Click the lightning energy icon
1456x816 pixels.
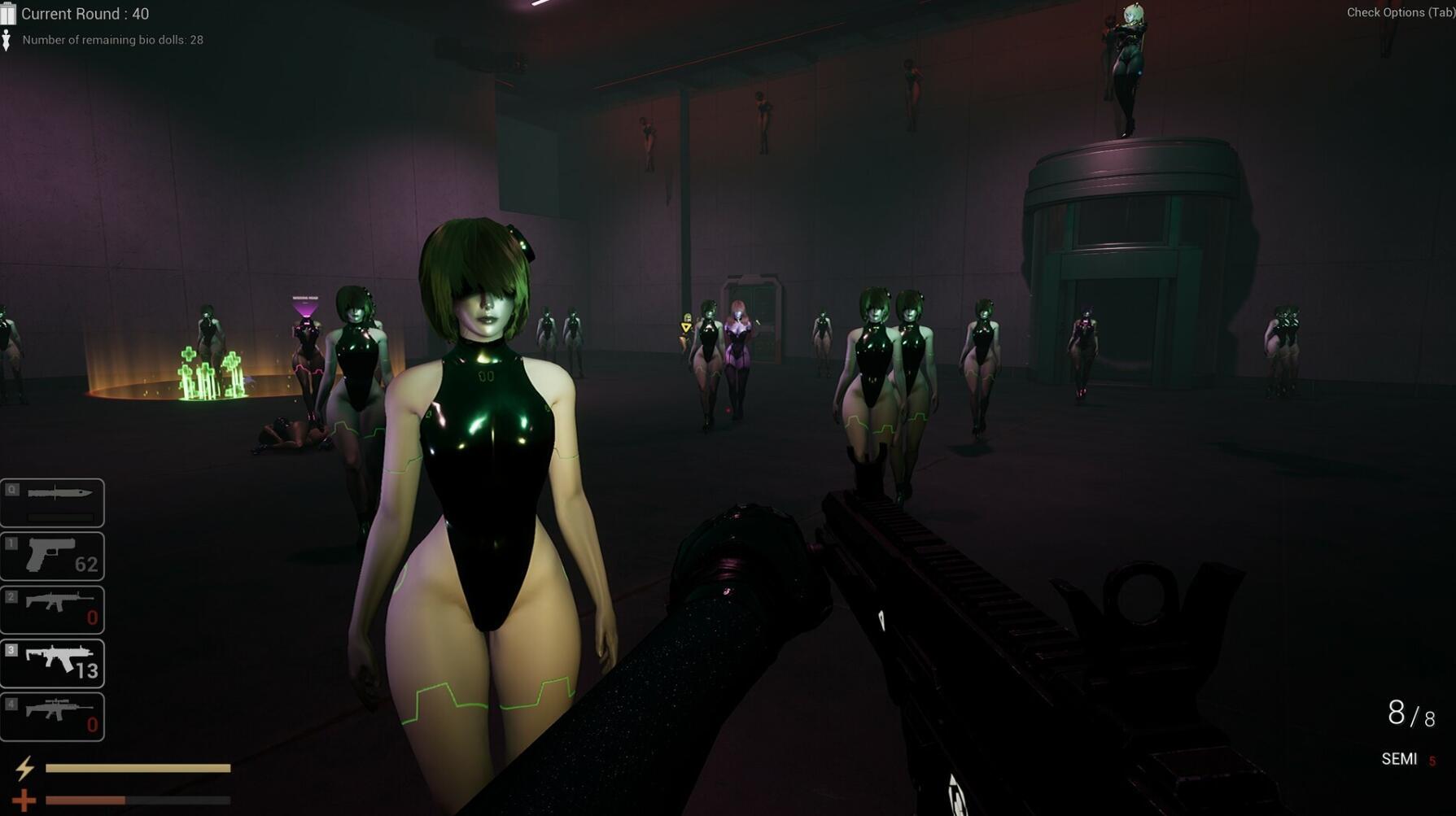click(26, 767)
